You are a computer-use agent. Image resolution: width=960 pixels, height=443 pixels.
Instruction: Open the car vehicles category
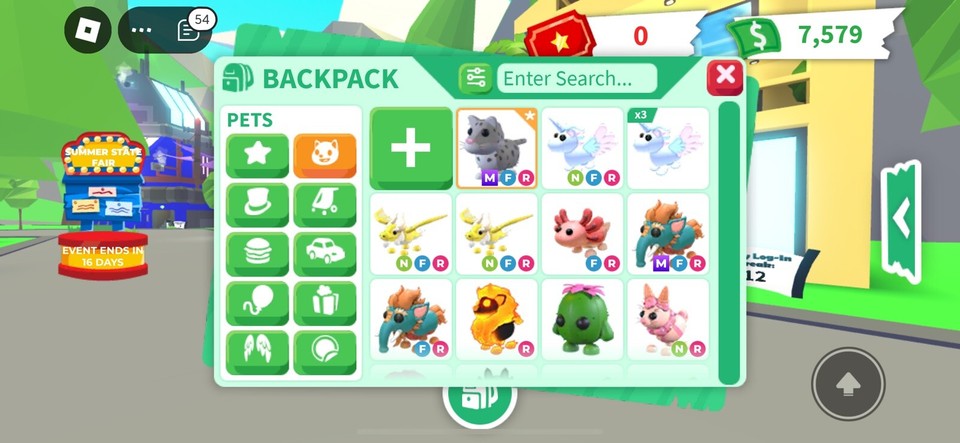tap(325, 254)
